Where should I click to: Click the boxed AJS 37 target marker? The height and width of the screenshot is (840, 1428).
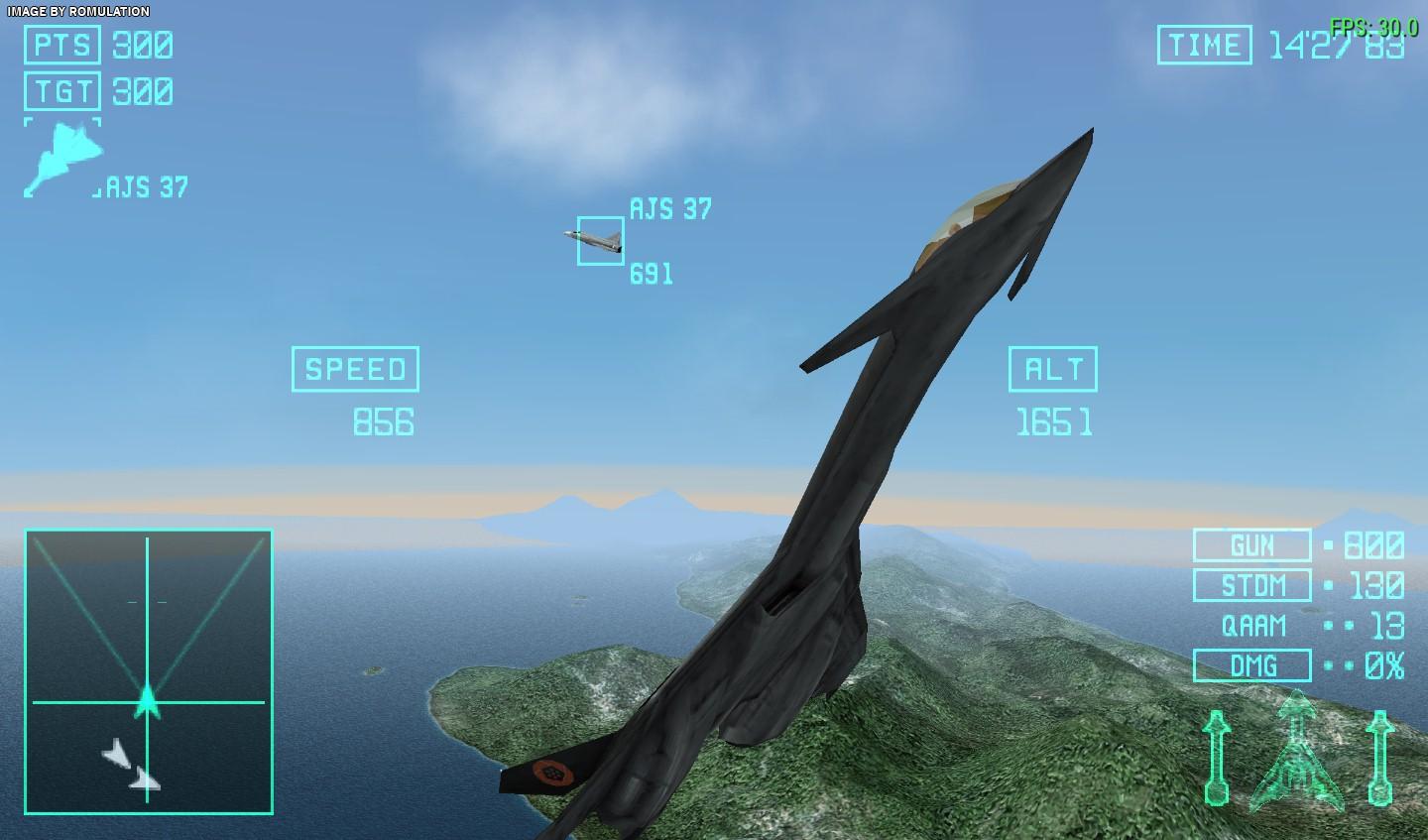point(601,241)
